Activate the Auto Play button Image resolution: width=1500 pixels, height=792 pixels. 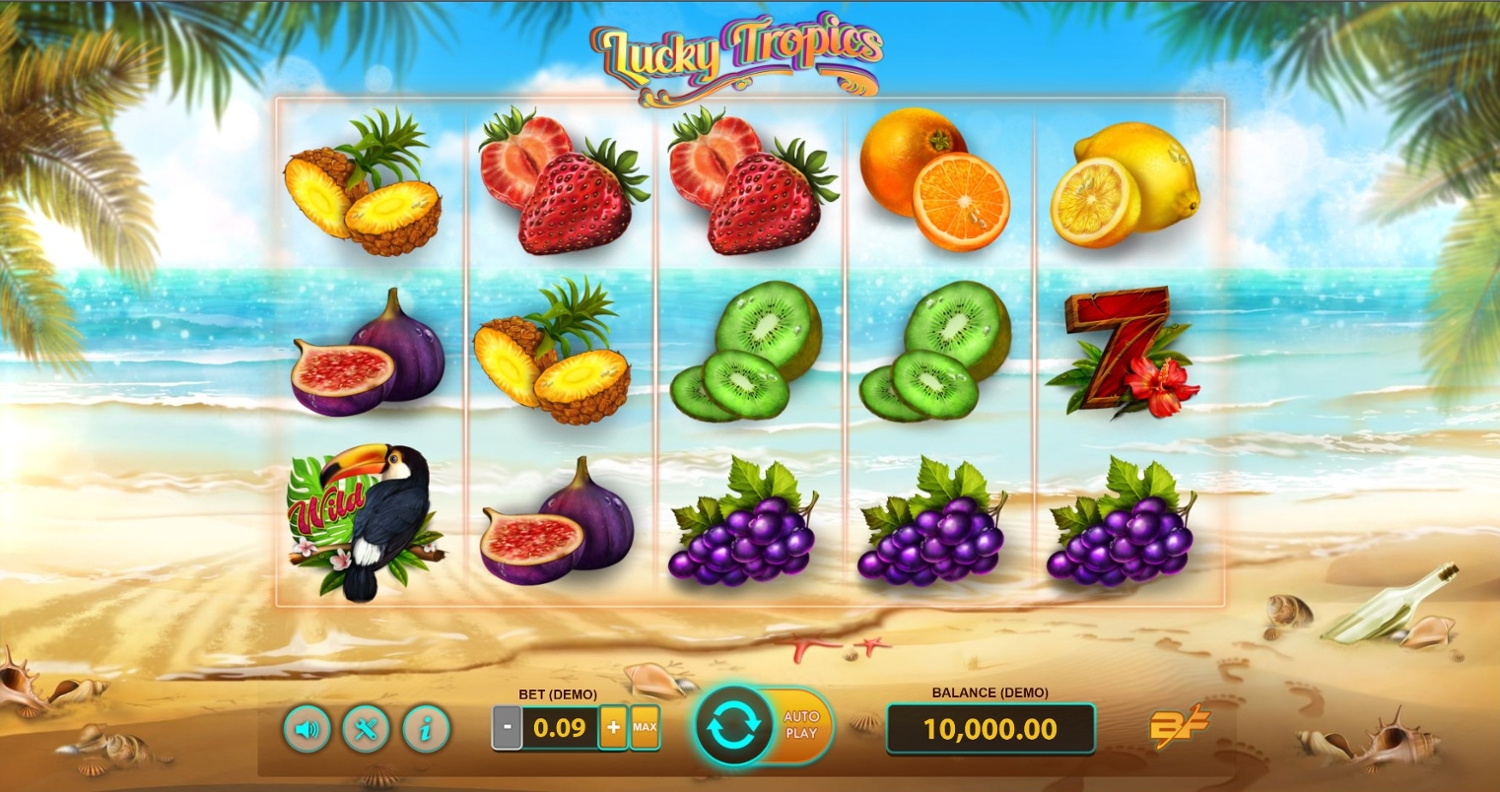click(x=802, y=725)
